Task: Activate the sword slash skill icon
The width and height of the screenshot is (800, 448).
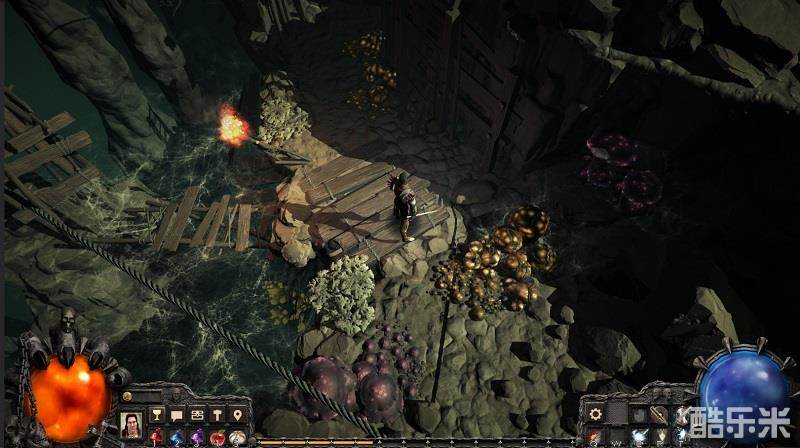Action: [x=657, y=414]
